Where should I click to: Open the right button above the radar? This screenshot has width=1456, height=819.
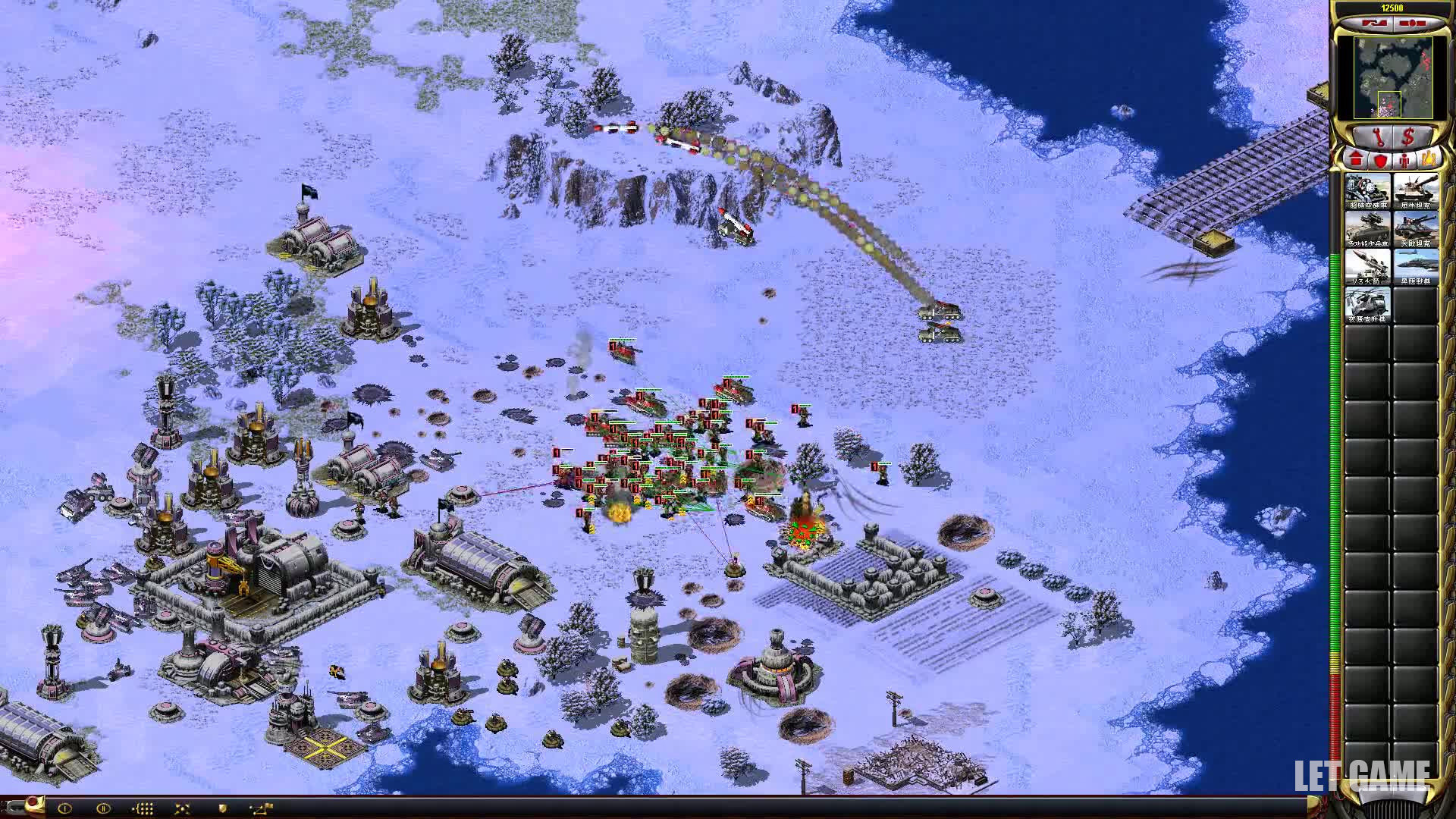coord(1410,24)
